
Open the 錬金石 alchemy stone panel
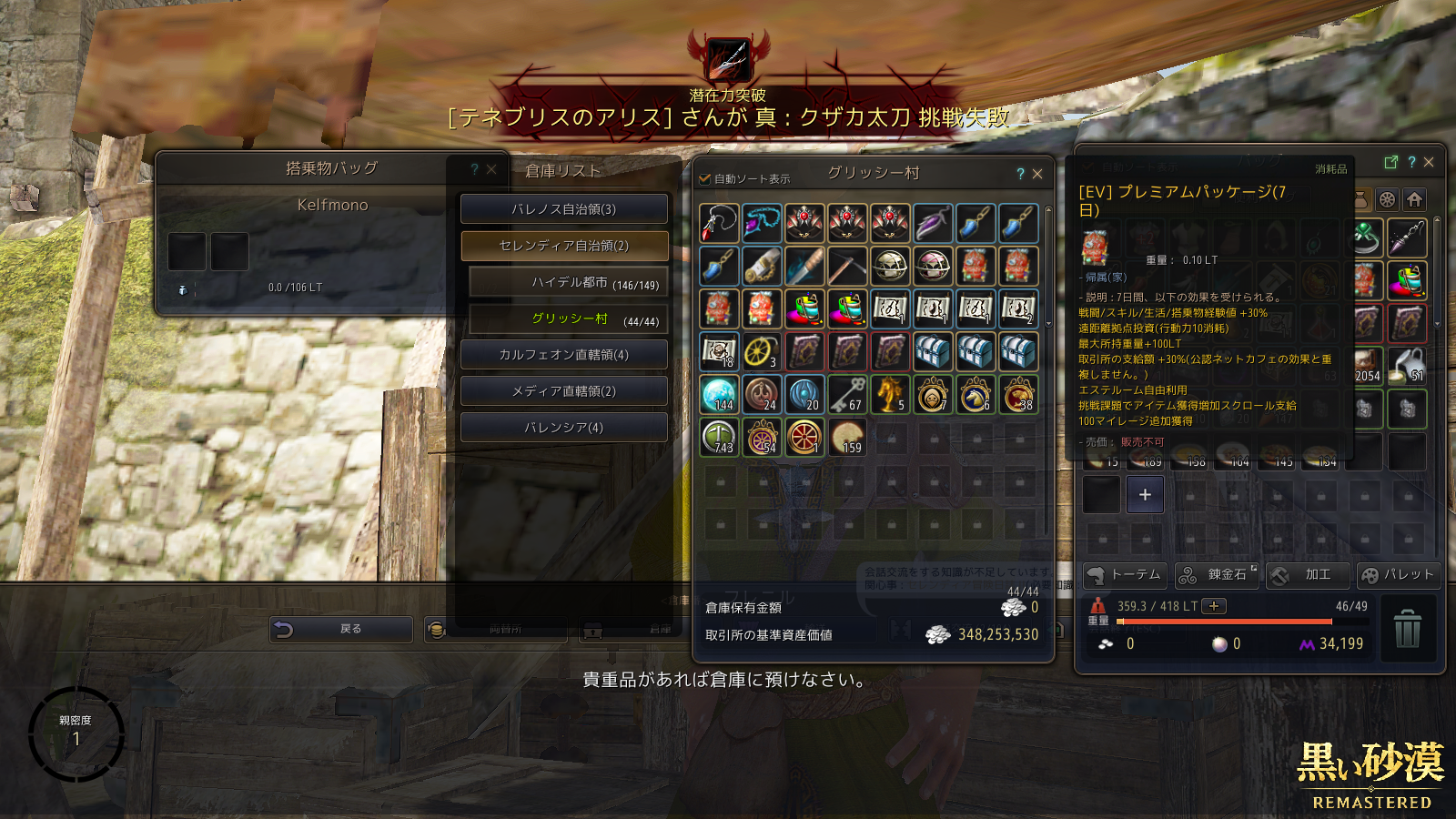[1217, 575]
